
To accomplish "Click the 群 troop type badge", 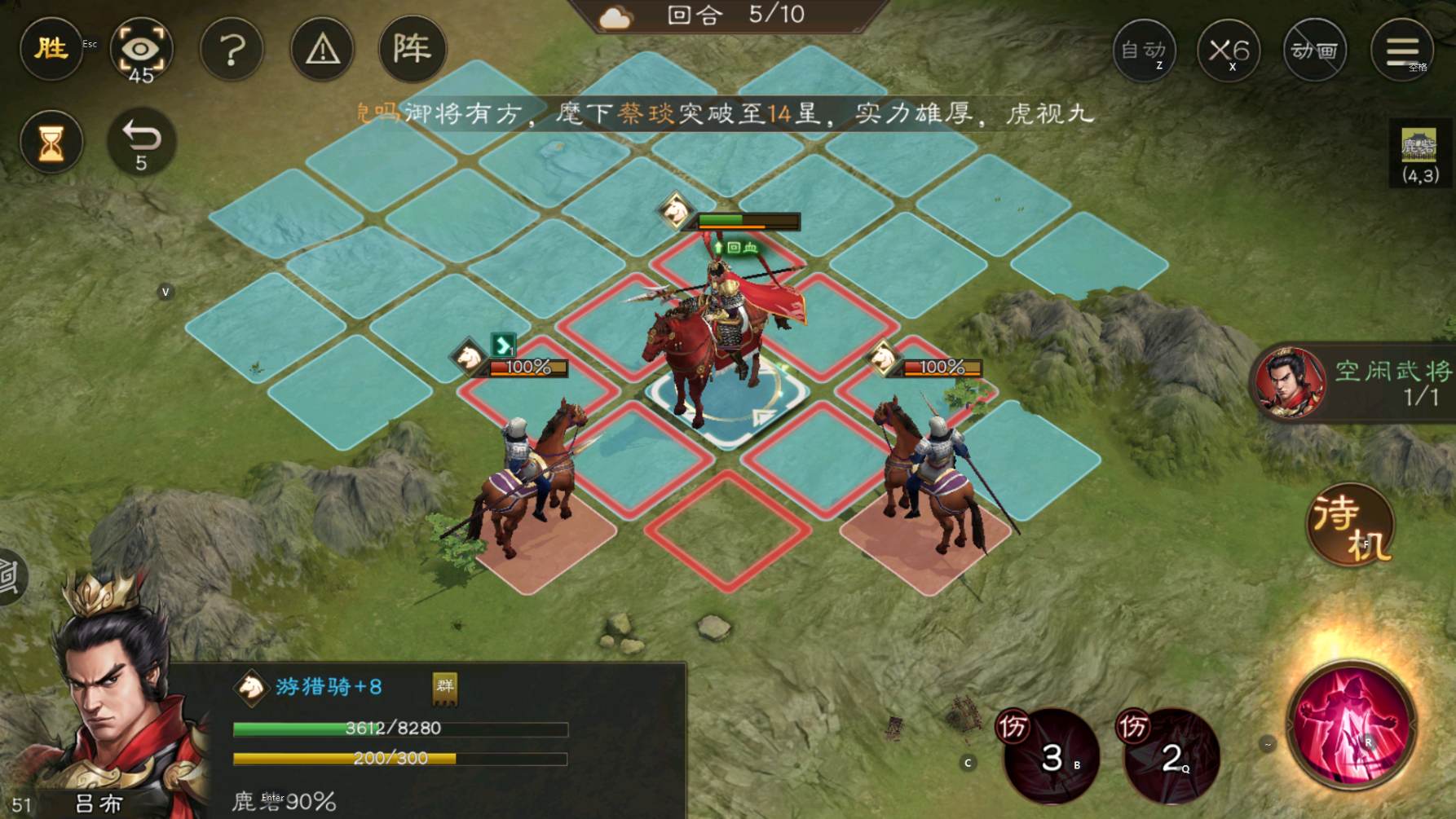I will (x=443, y=689).
